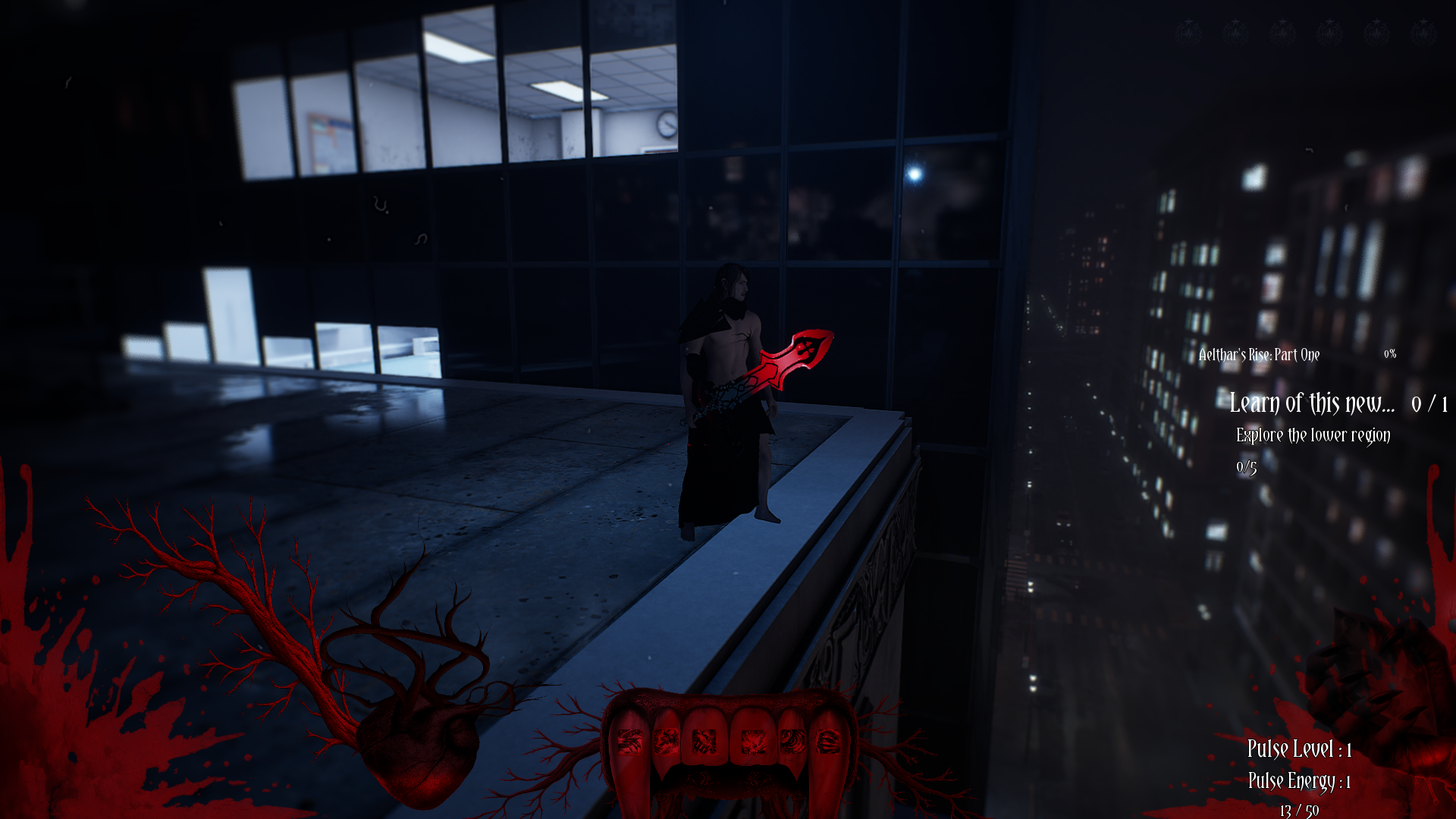Expand the Aelthar's Rise: Part One quest header
Image resolution: width=1456 pixels, height=819 pixels.
click(1257, 354)
